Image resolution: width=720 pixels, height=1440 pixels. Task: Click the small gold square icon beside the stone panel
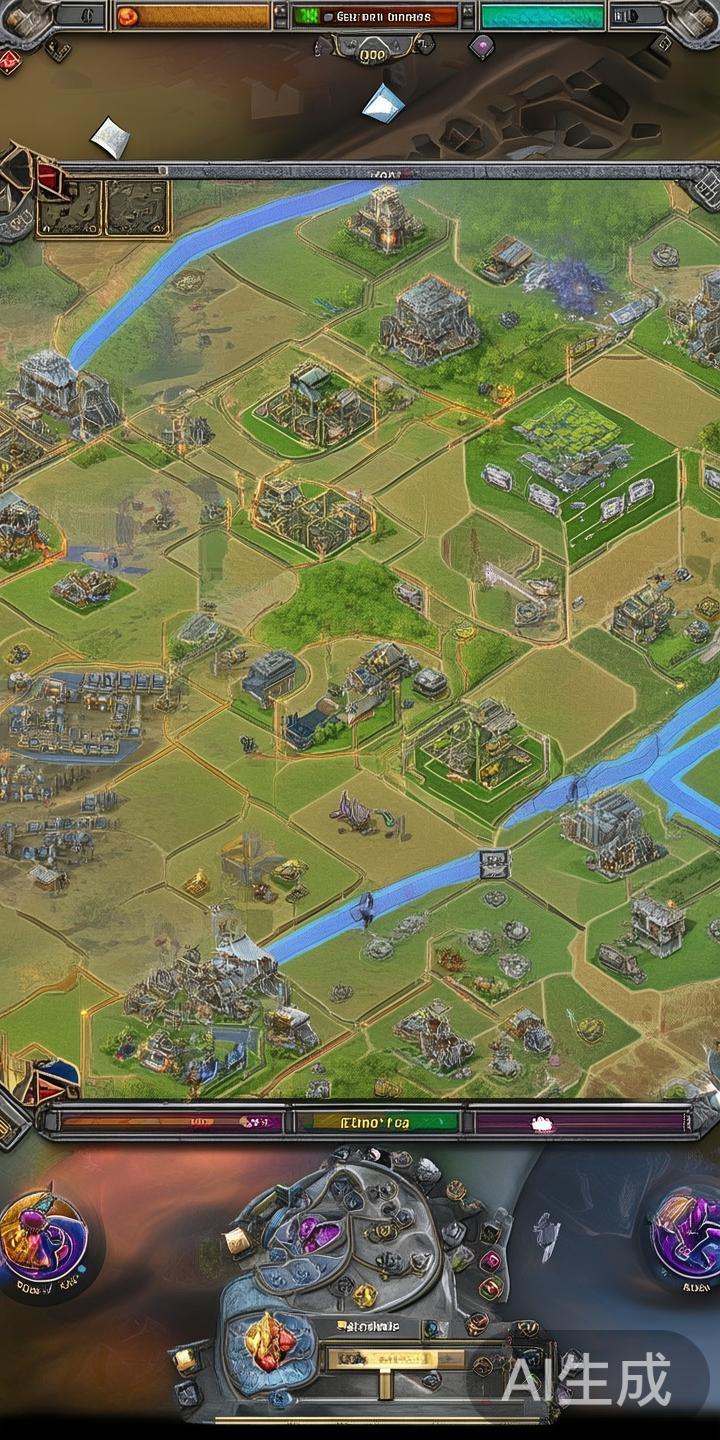tap(237, 1241)
